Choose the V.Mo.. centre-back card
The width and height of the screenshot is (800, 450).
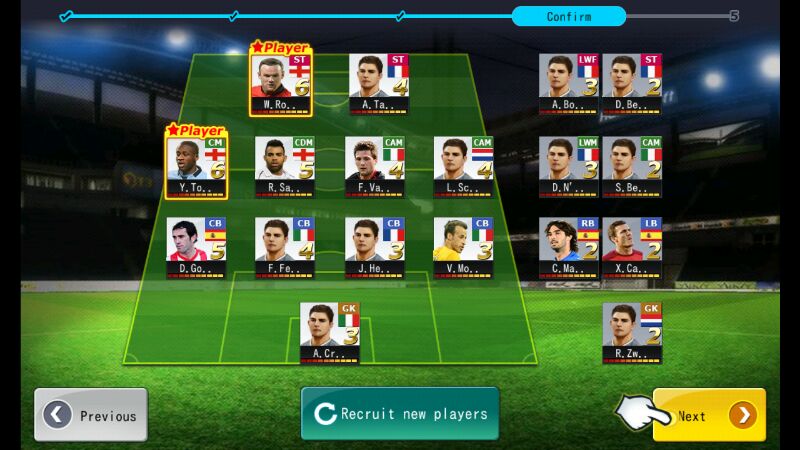pyautogui.click(x=463, y=248)
